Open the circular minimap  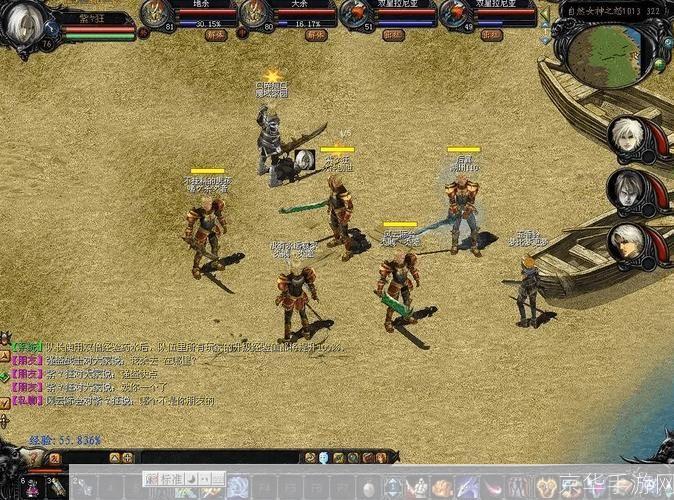click(609, 54)
